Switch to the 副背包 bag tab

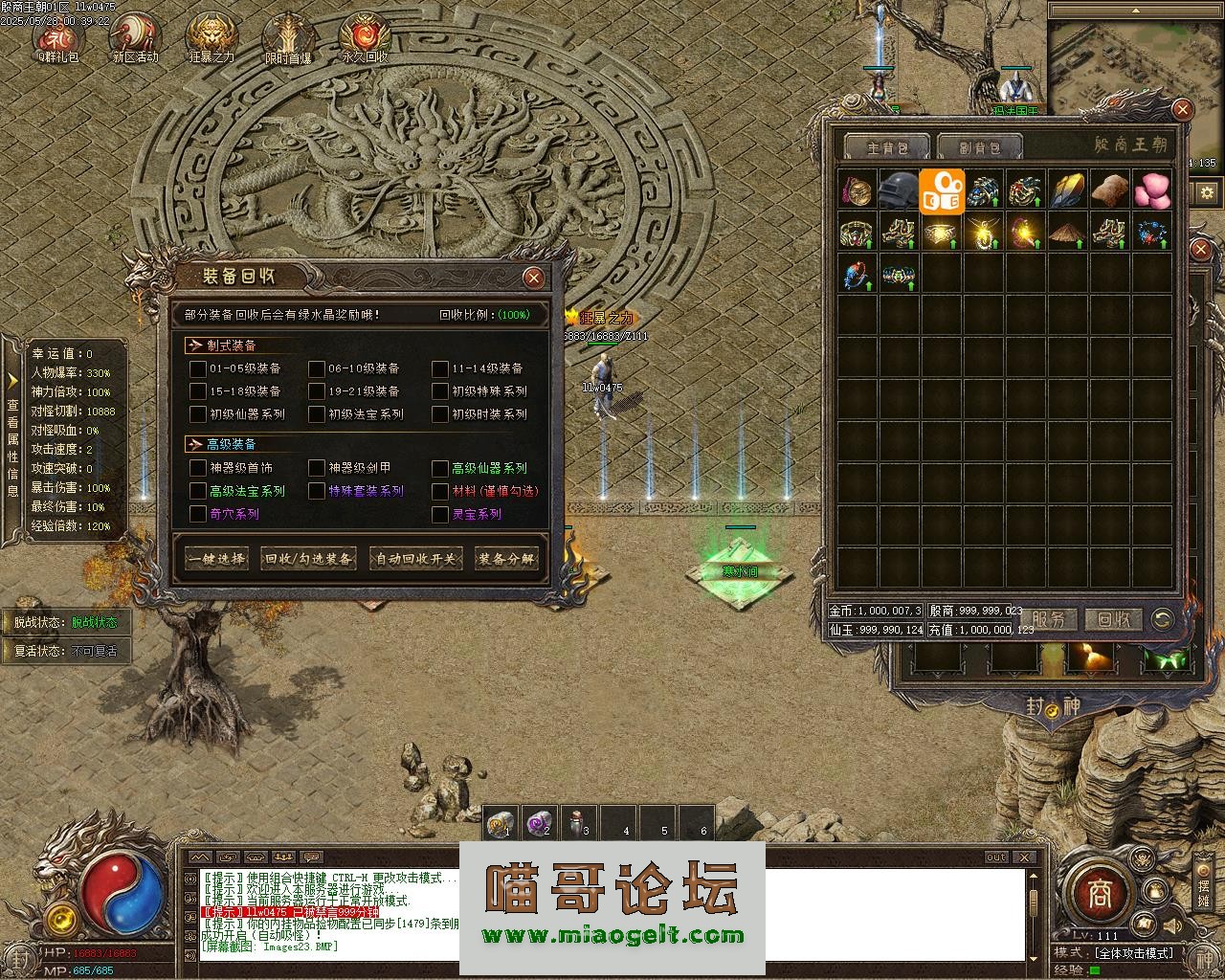pyautogui.click(x=980, y=147)
